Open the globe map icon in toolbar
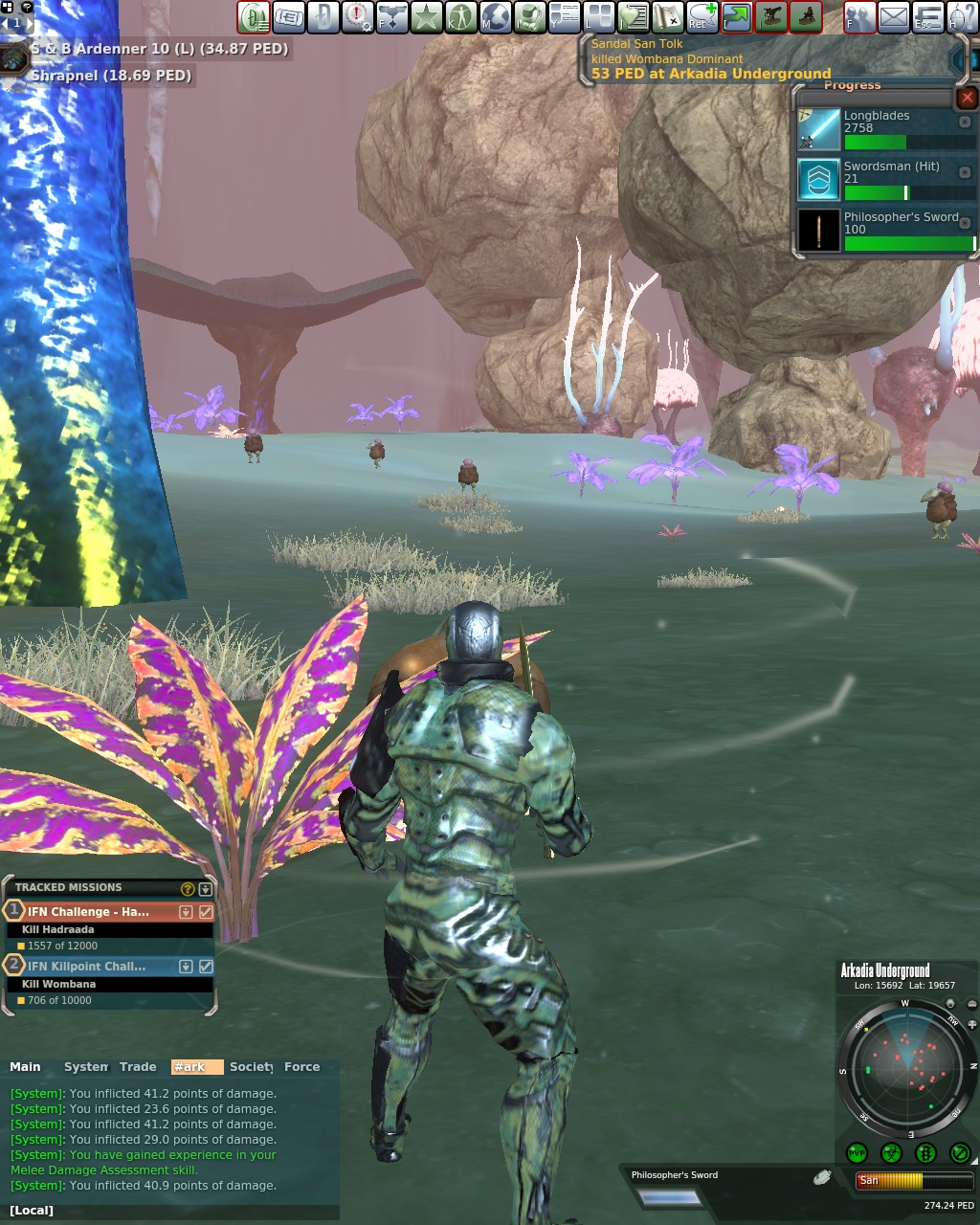980x1225 pixels. coord(495,17)
